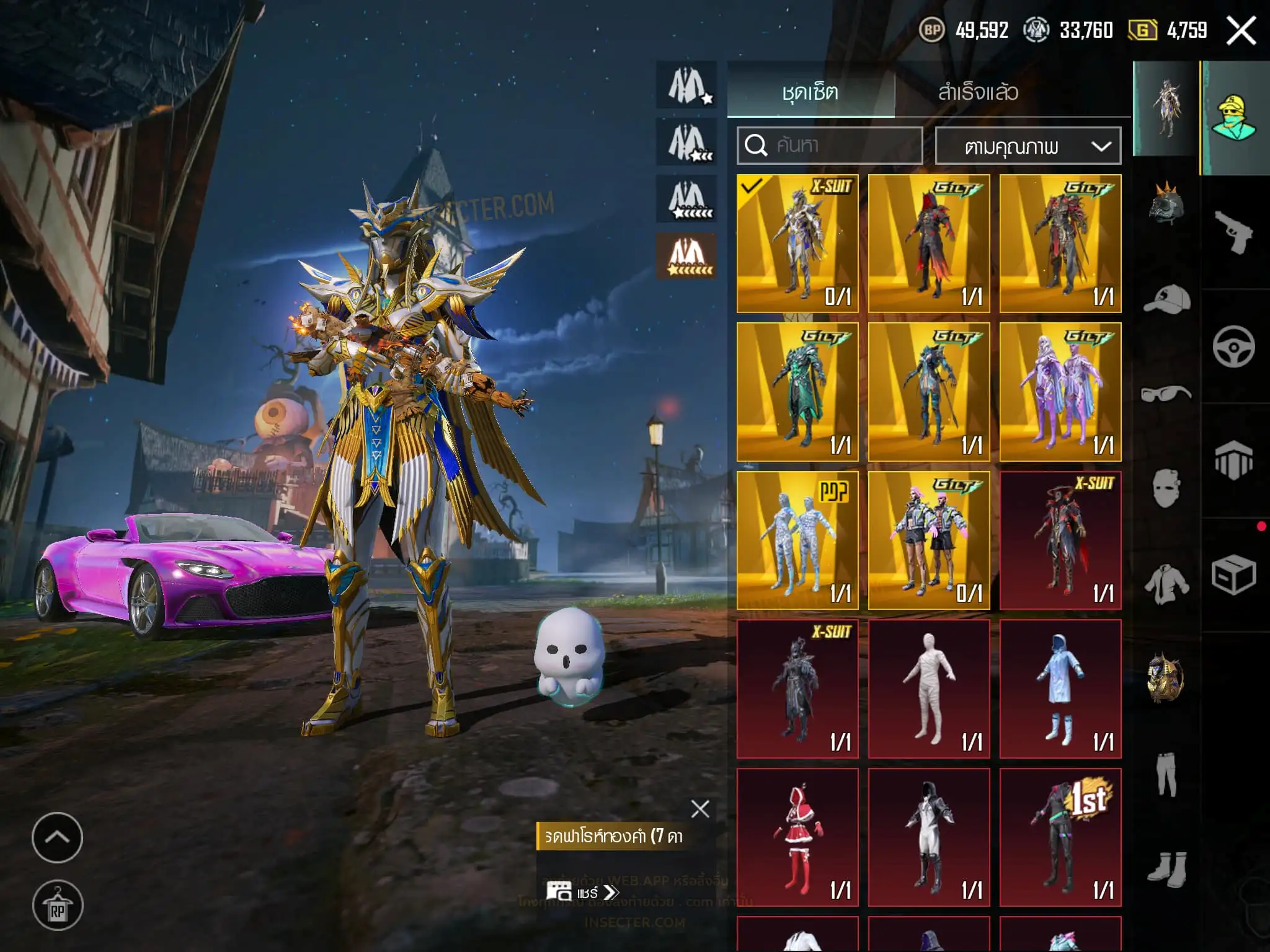Click the ค้นหา search field
The width and height of the screenshot is (1270, 952).
click(x=830, y=146)
